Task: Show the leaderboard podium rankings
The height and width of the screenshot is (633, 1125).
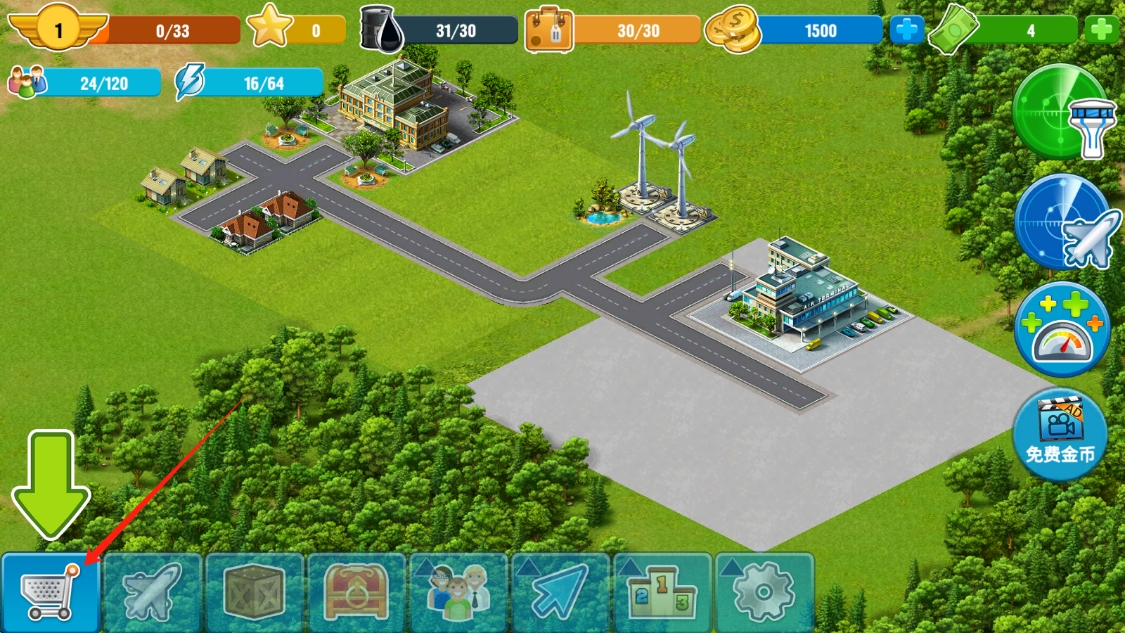Action: 663,593
